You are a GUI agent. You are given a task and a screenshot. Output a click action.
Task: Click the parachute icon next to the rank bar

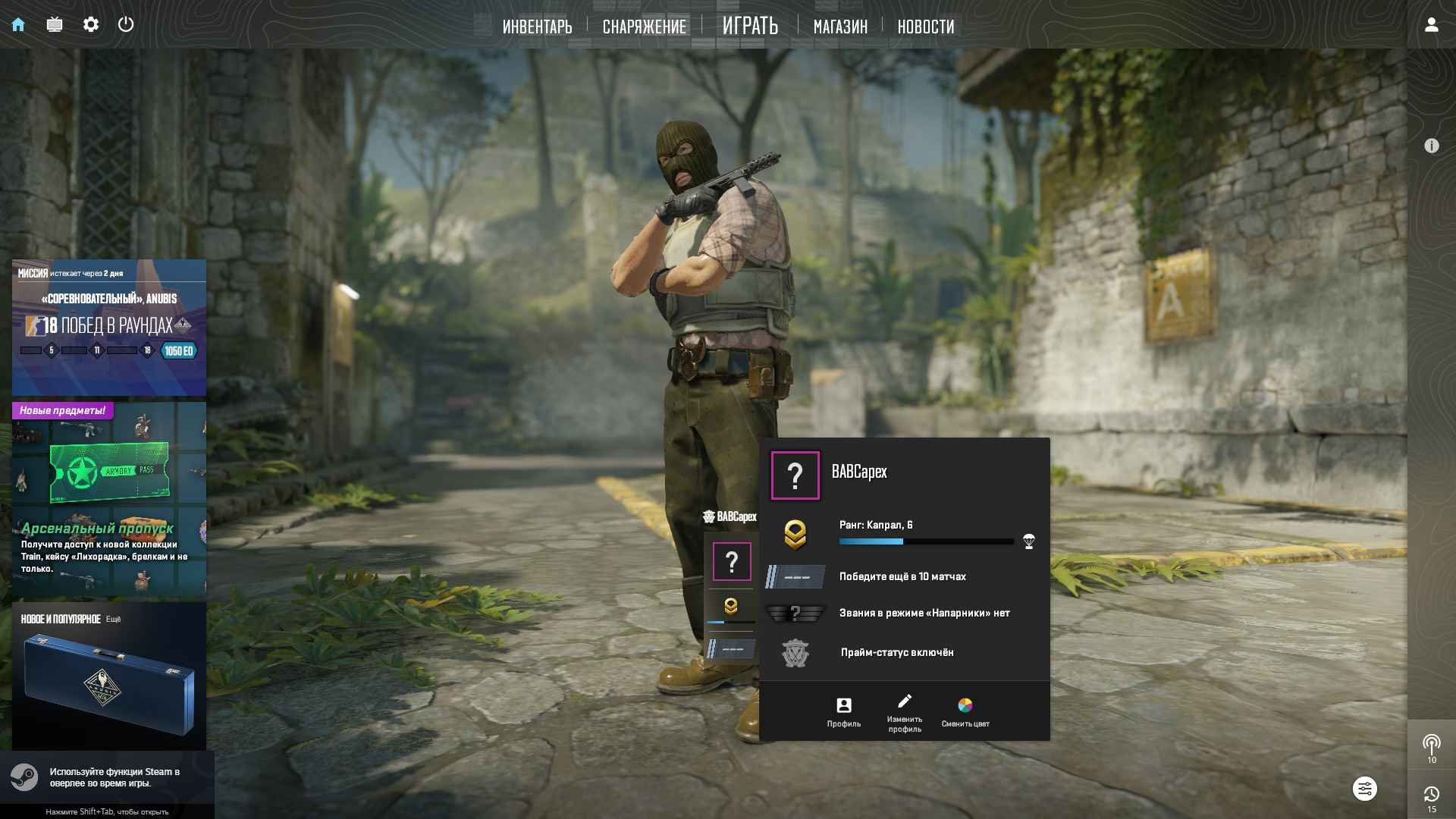pyautogui.click(x=1028, y=541)
